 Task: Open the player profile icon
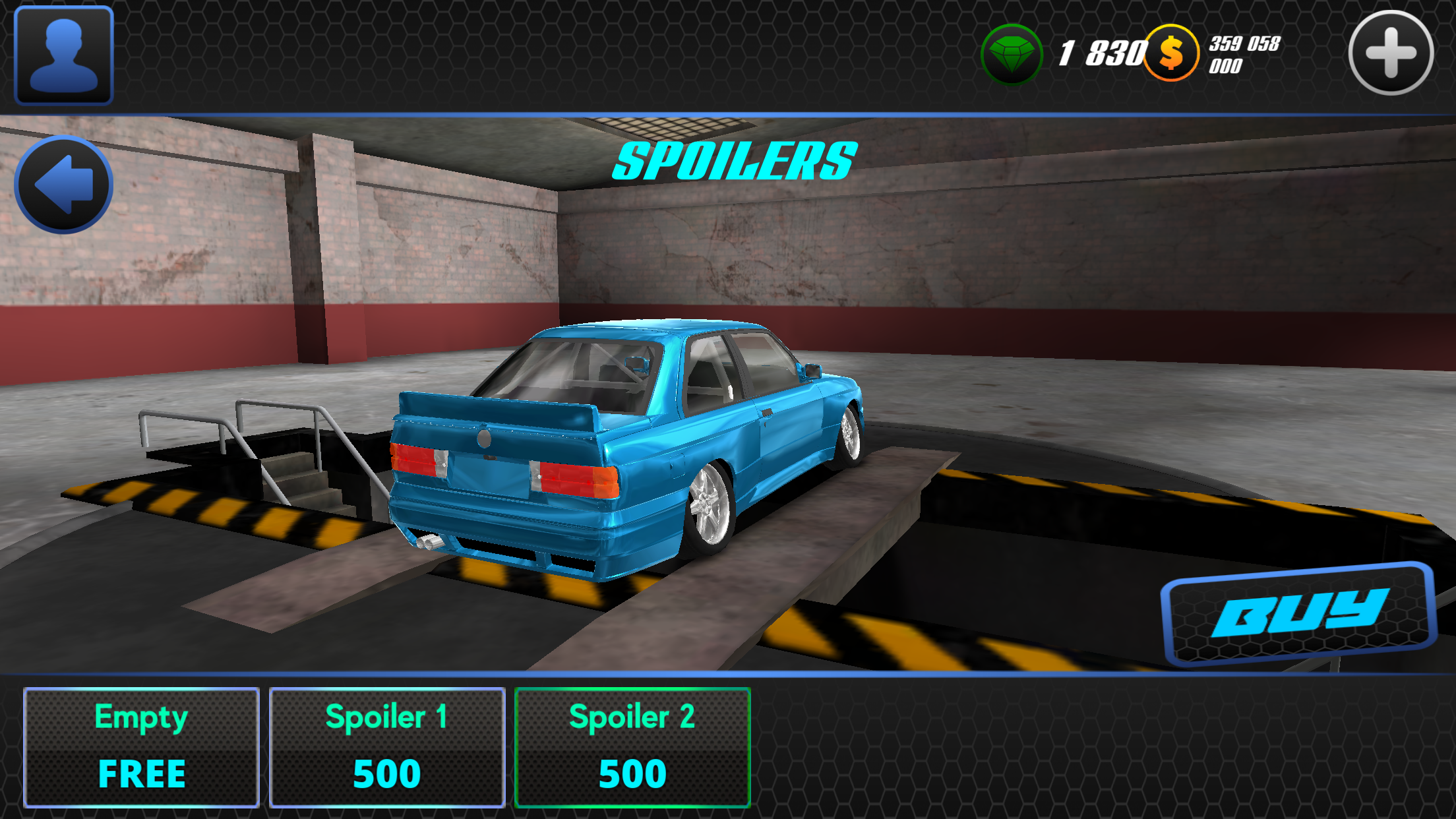[x=64, y=55]
